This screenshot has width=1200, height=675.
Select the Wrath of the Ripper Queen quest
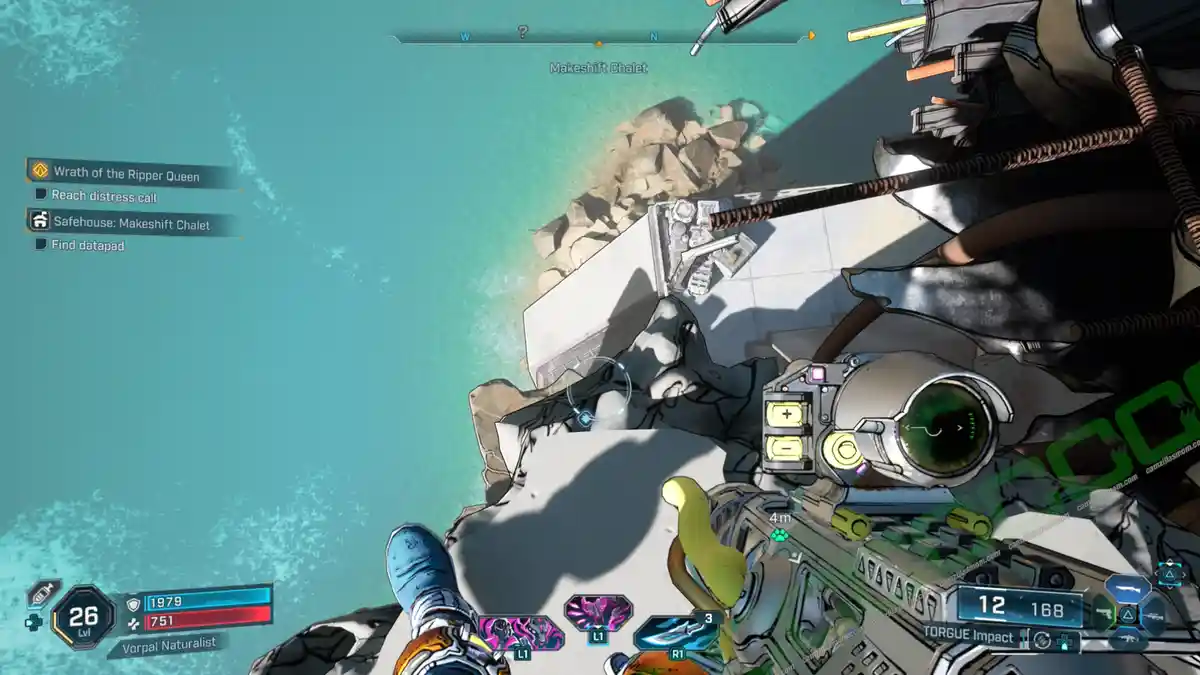point(126,175)
